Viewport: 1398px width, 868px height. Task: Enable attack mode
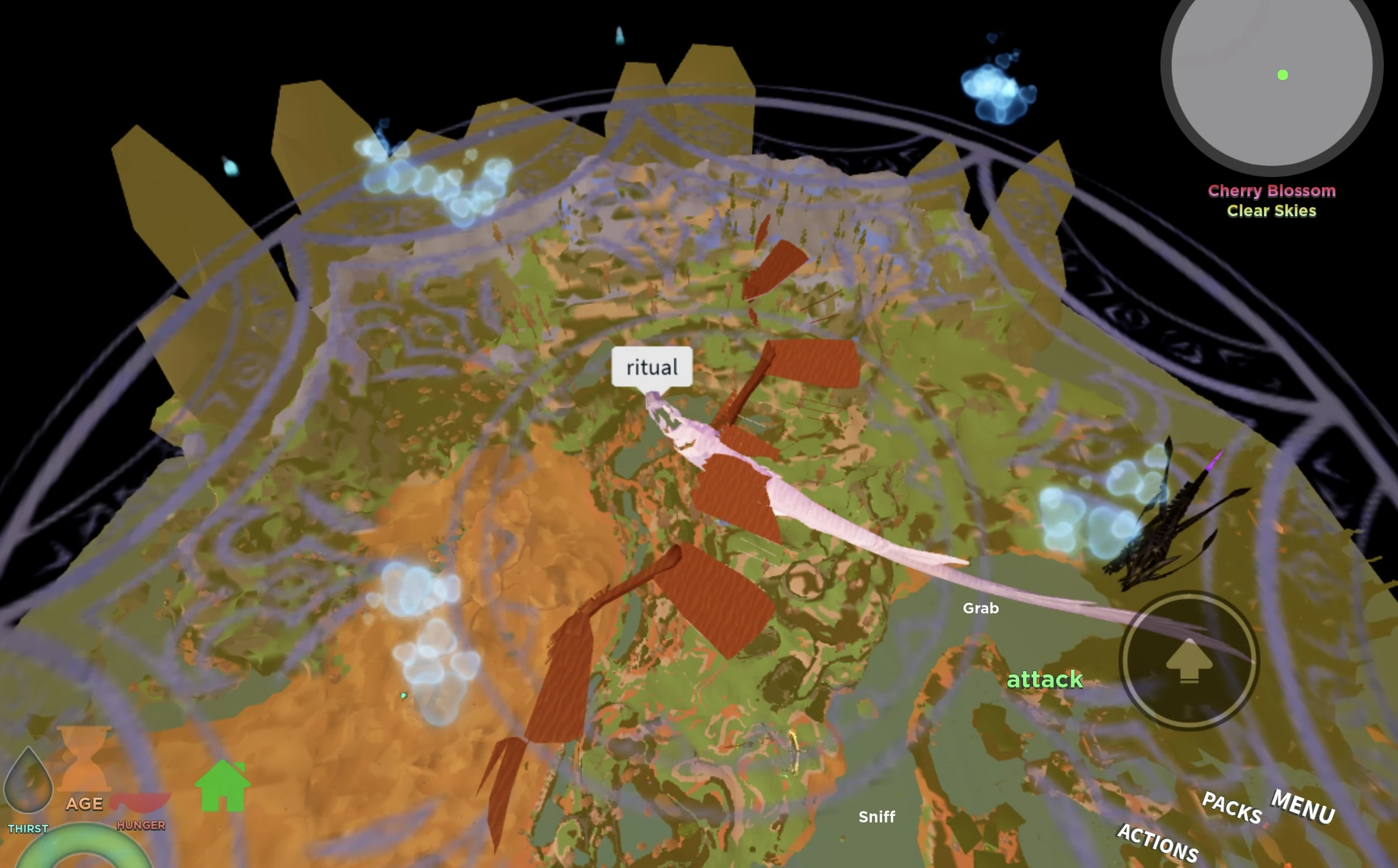click(1044, 680)
